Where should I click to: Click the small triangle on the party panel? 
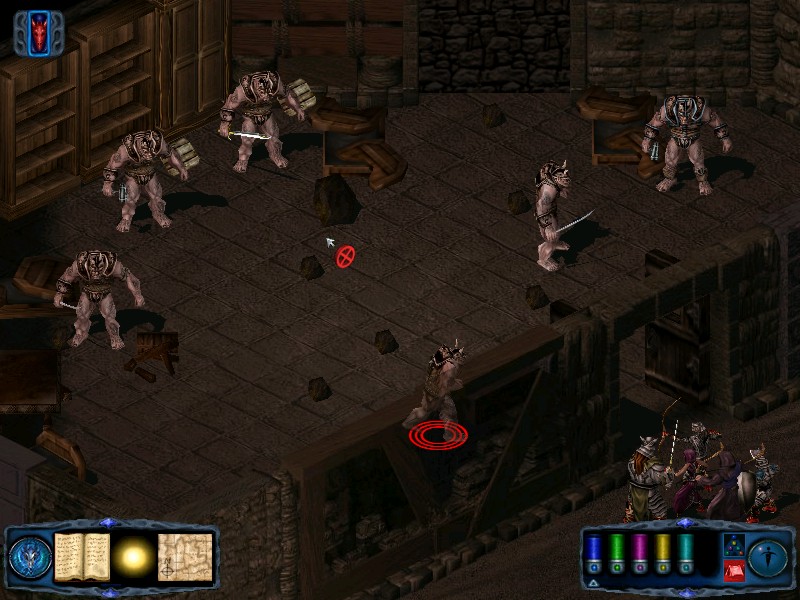pyautogui.click(x=594, y=582)
